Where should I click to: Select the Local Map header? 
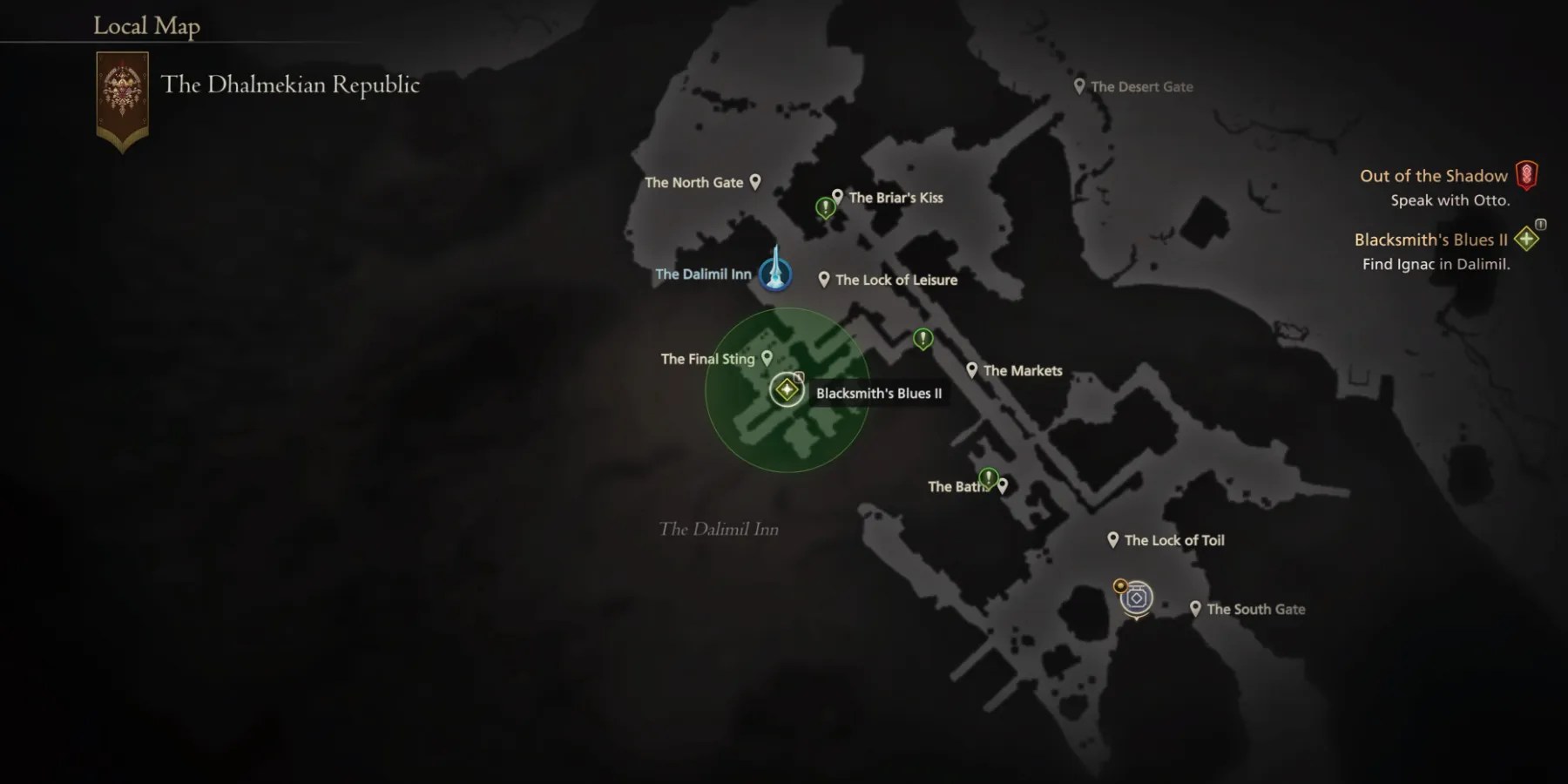pos(145,26)
